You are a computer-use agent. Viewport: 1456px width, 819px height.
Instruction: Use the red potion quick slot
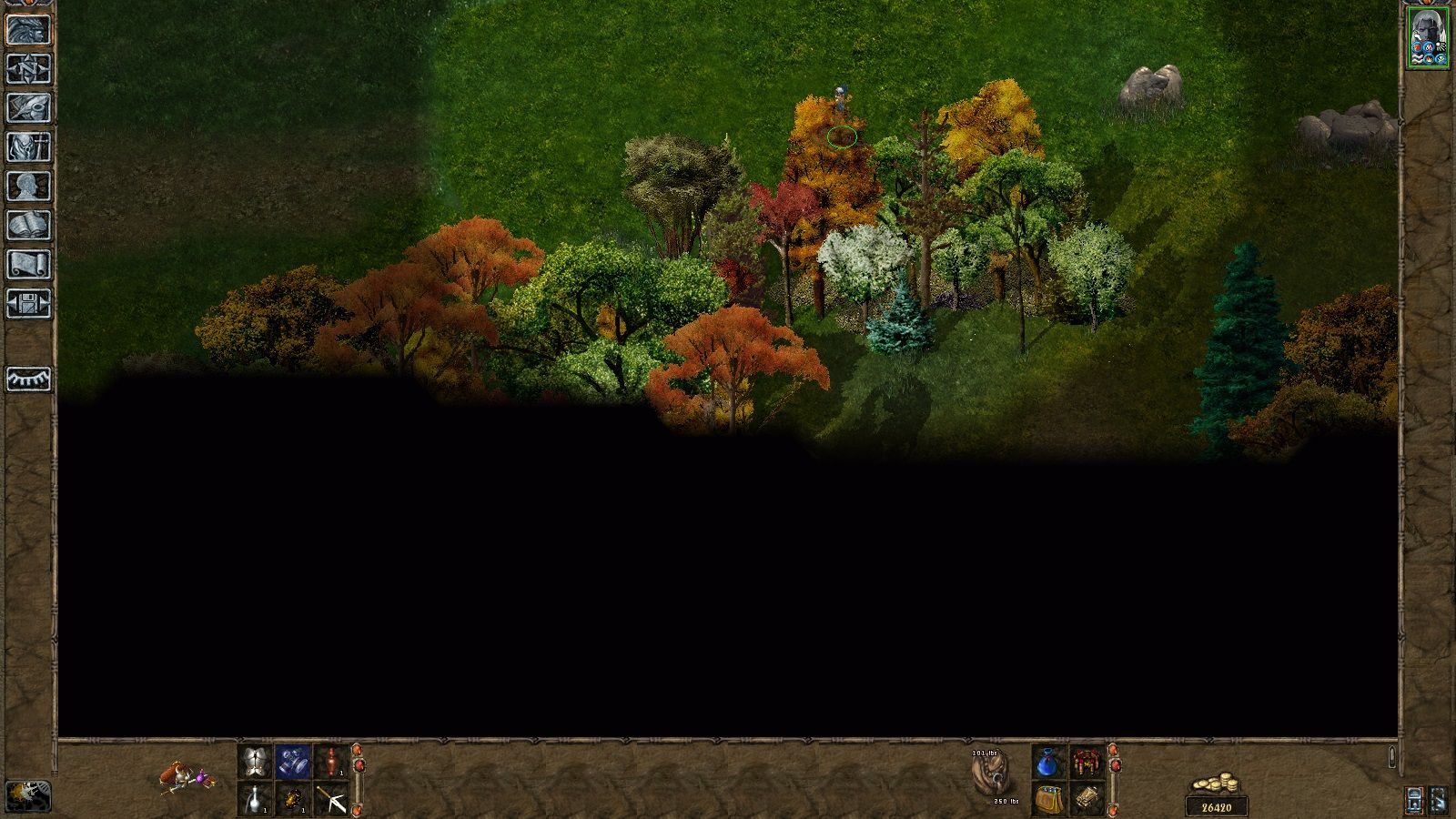coord(331,762)
